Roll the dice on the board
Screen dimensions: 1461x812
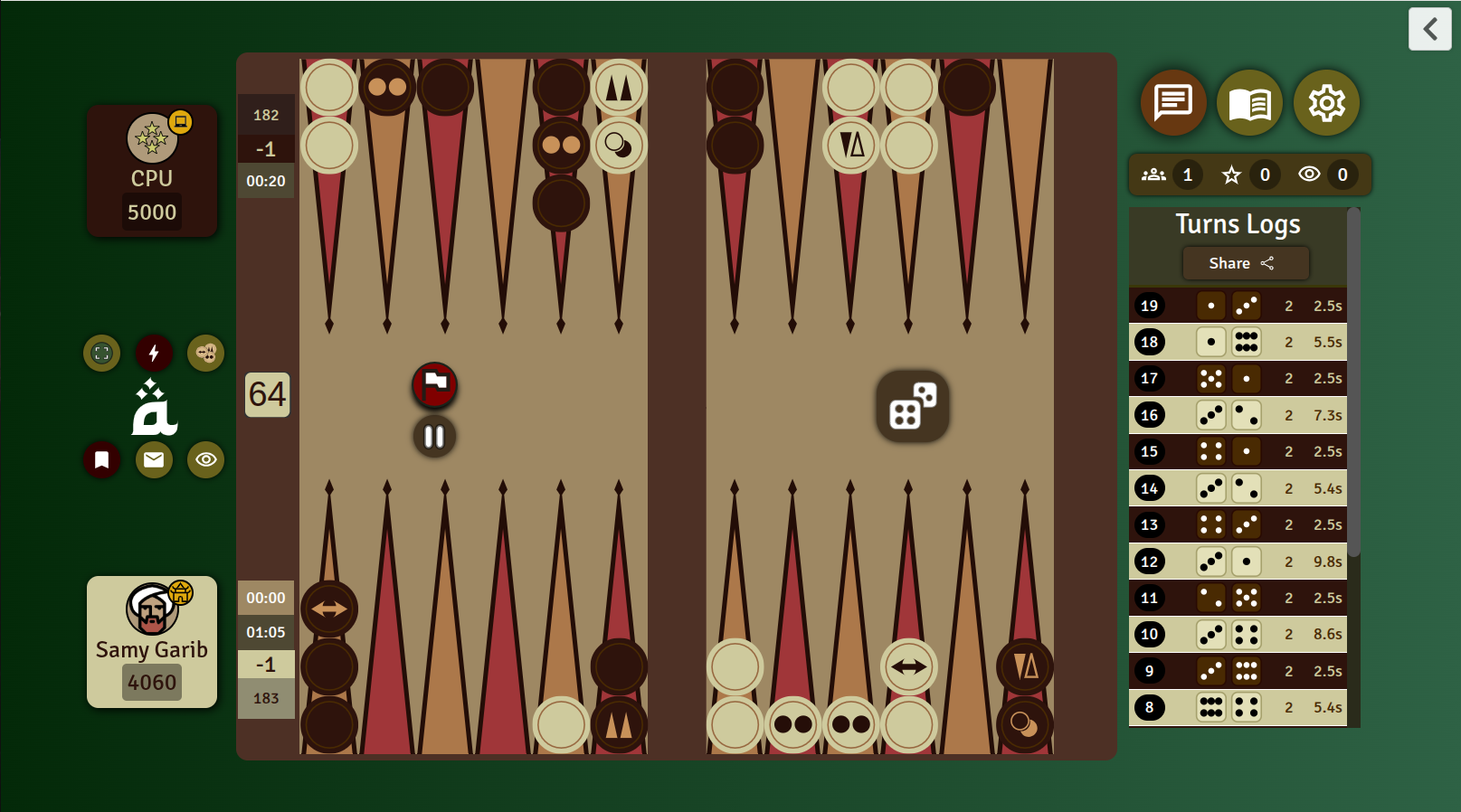tap(912, 407)
